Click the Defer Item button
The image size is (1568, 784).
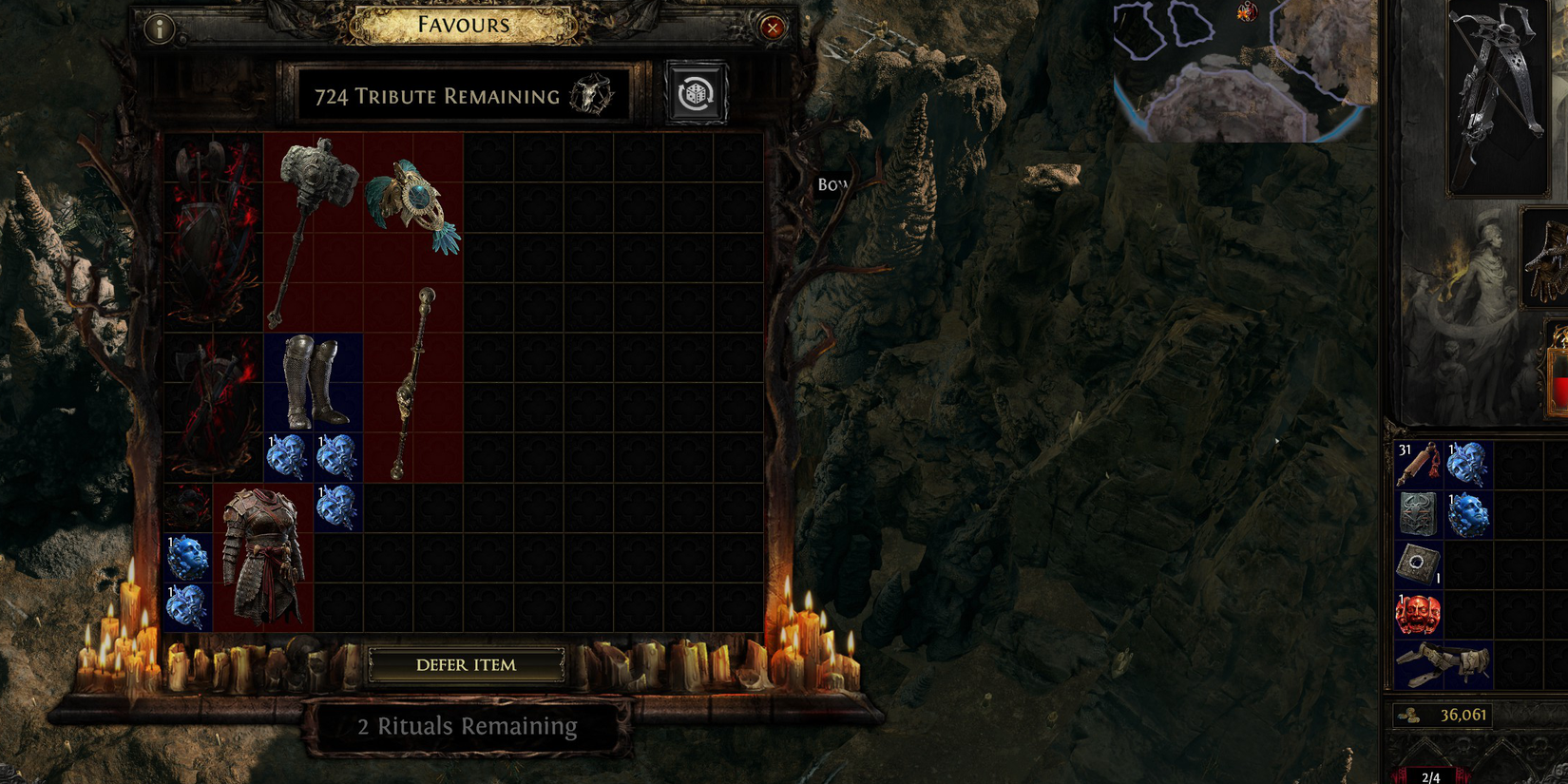click(x=467, y=665)
